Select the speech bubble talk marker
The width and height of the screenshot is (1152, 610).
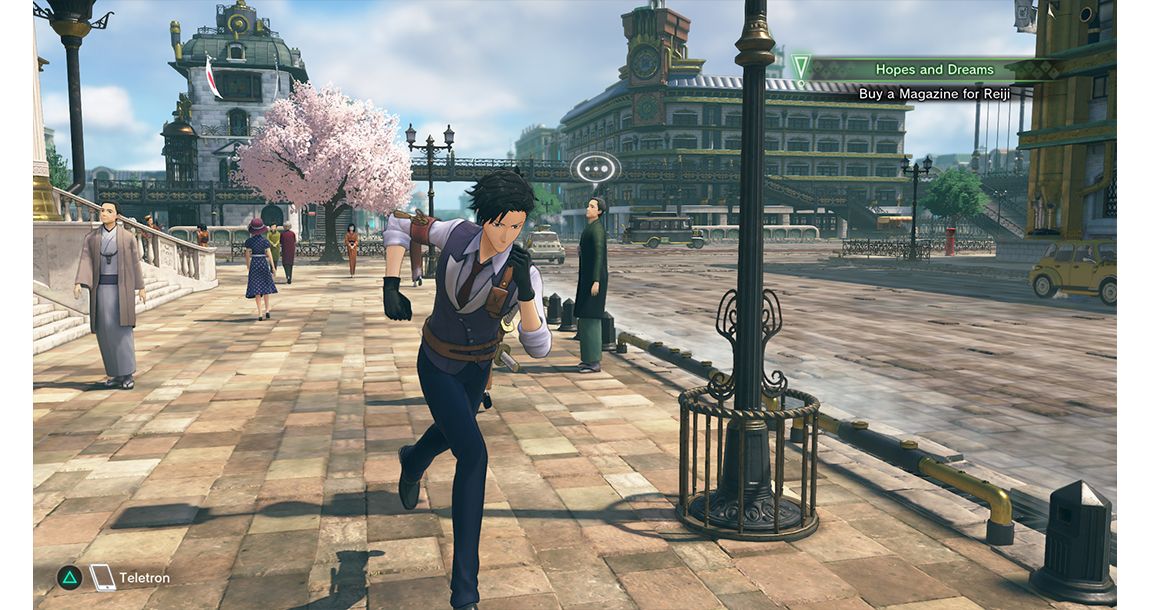point(596,168)
